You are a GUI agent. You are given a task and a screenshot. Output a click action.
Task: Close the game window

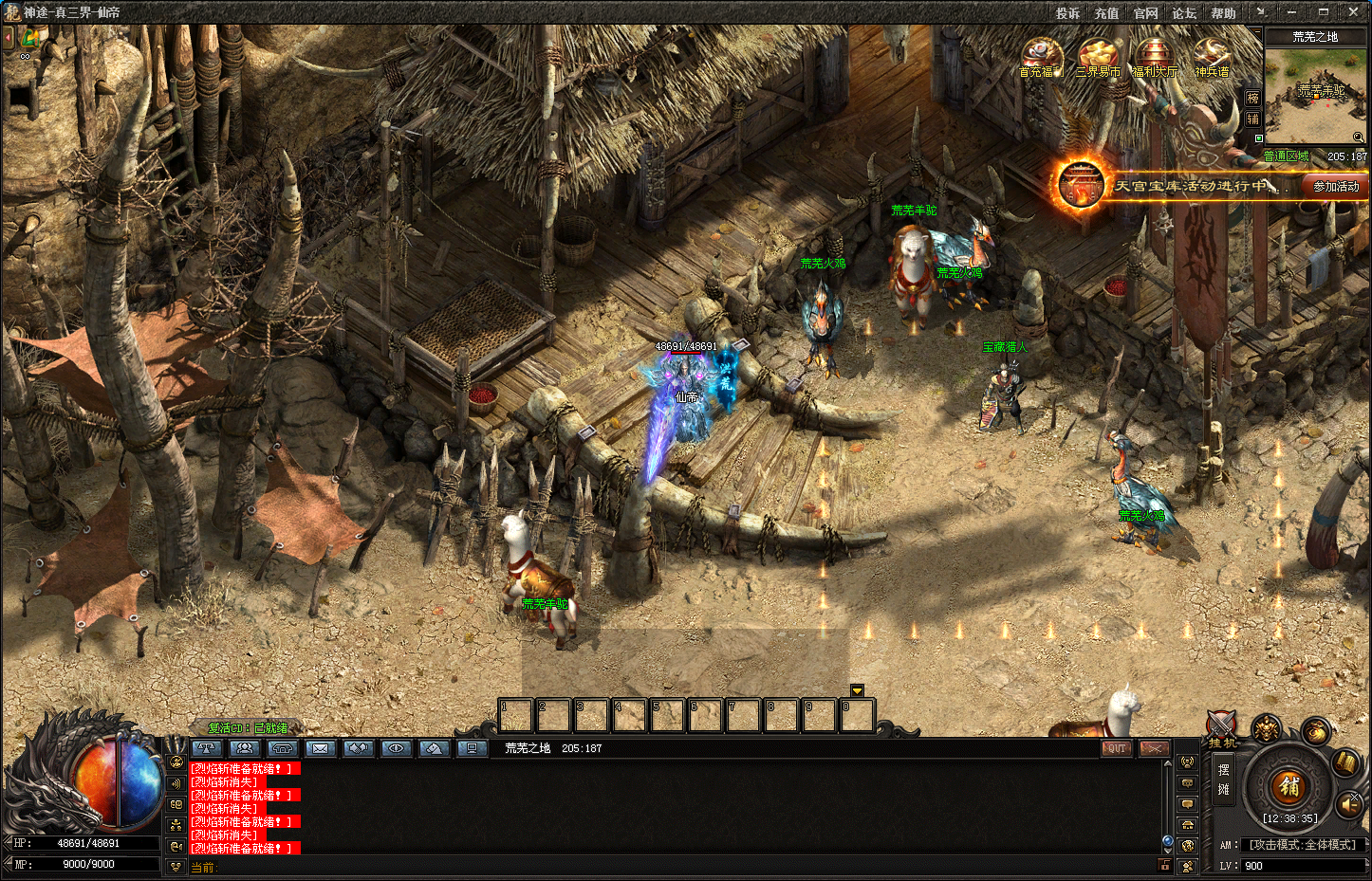[x=1353, y=12]
